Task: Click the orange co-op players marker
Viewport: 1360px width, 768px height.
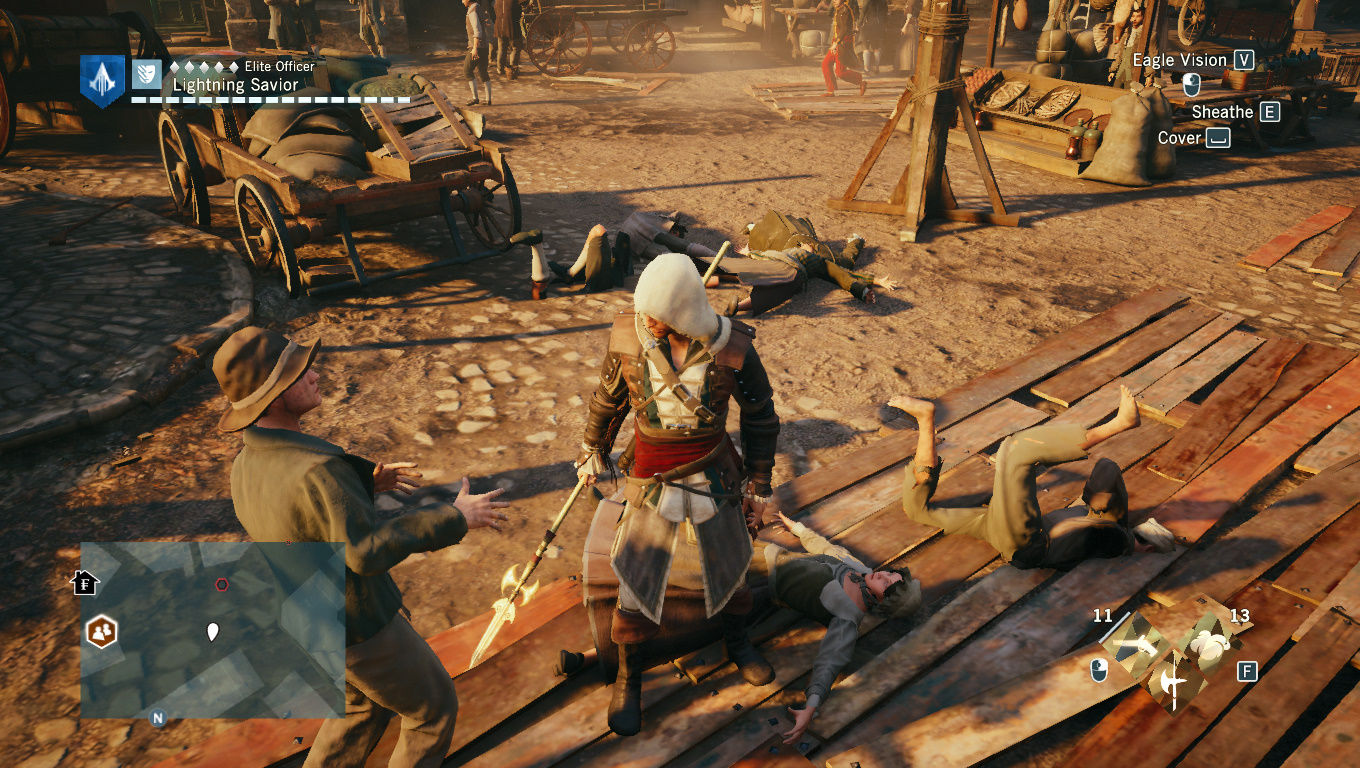Action: [x=101, y=632]
